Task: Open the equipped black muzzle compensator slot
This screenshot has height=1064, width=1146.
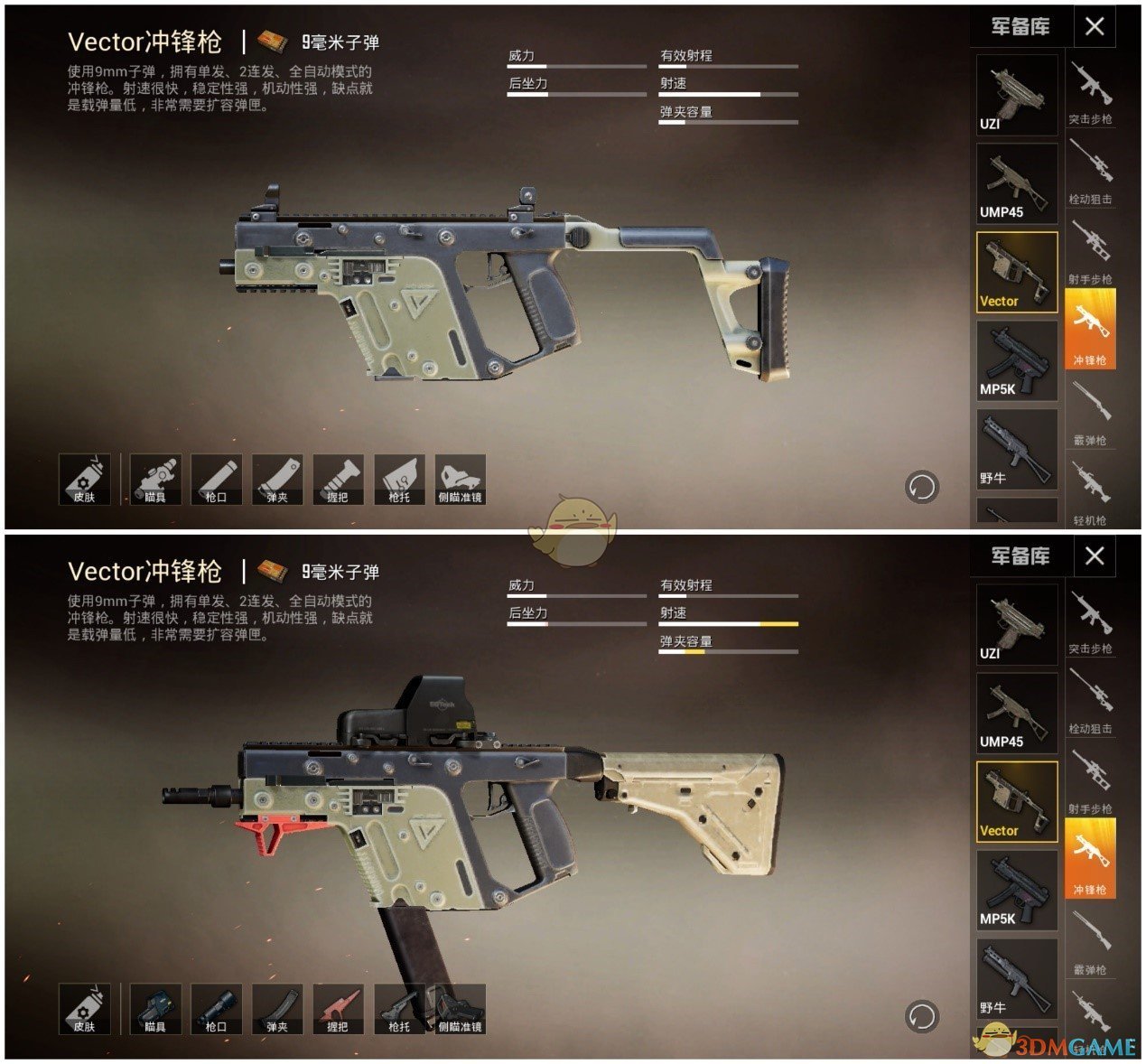Action: tap(216, 1008)
